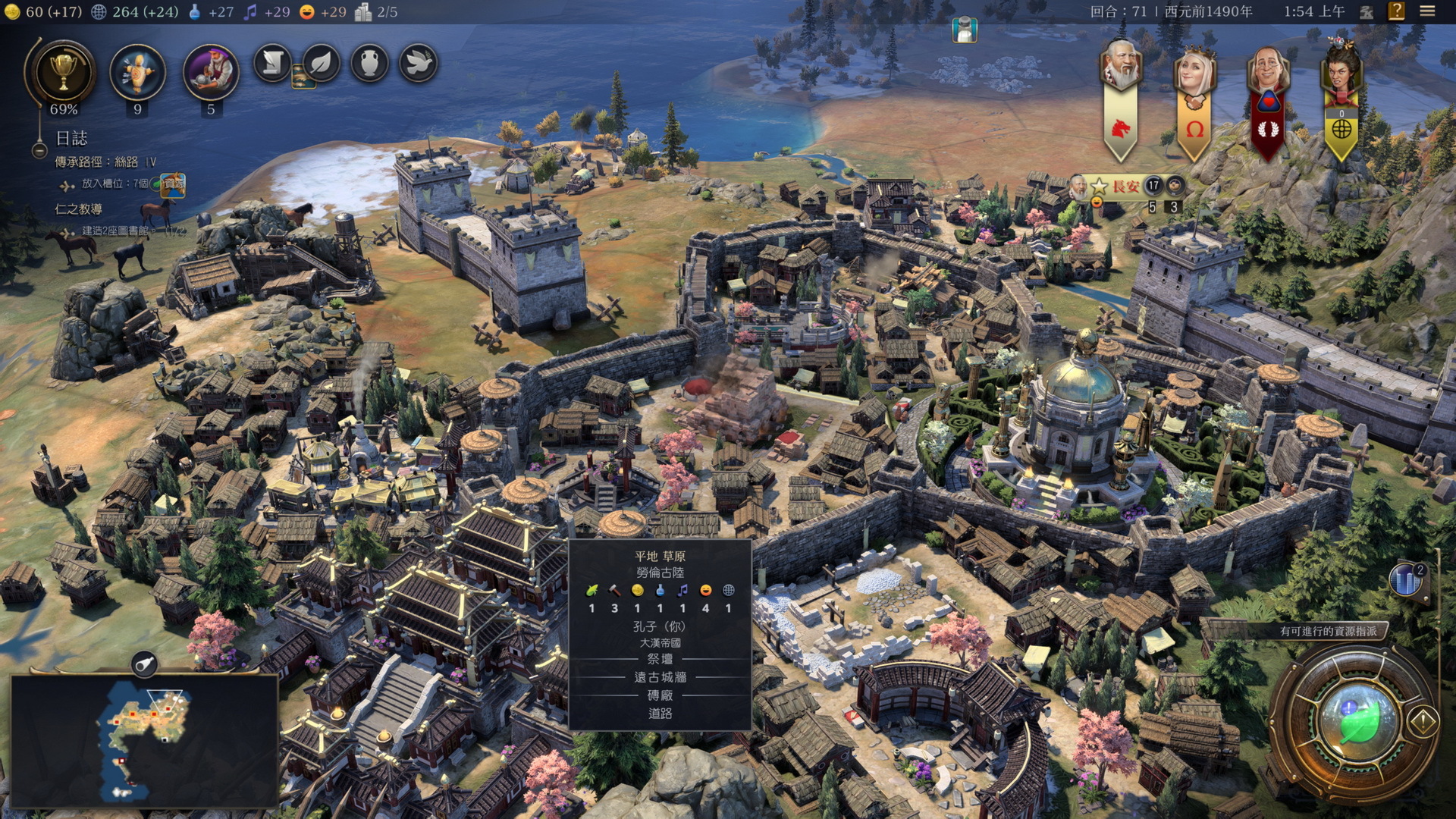The height and width of the screenshot is (819, 1456).
Task: Open the vase great works button
Action: [x=369, y=64]
